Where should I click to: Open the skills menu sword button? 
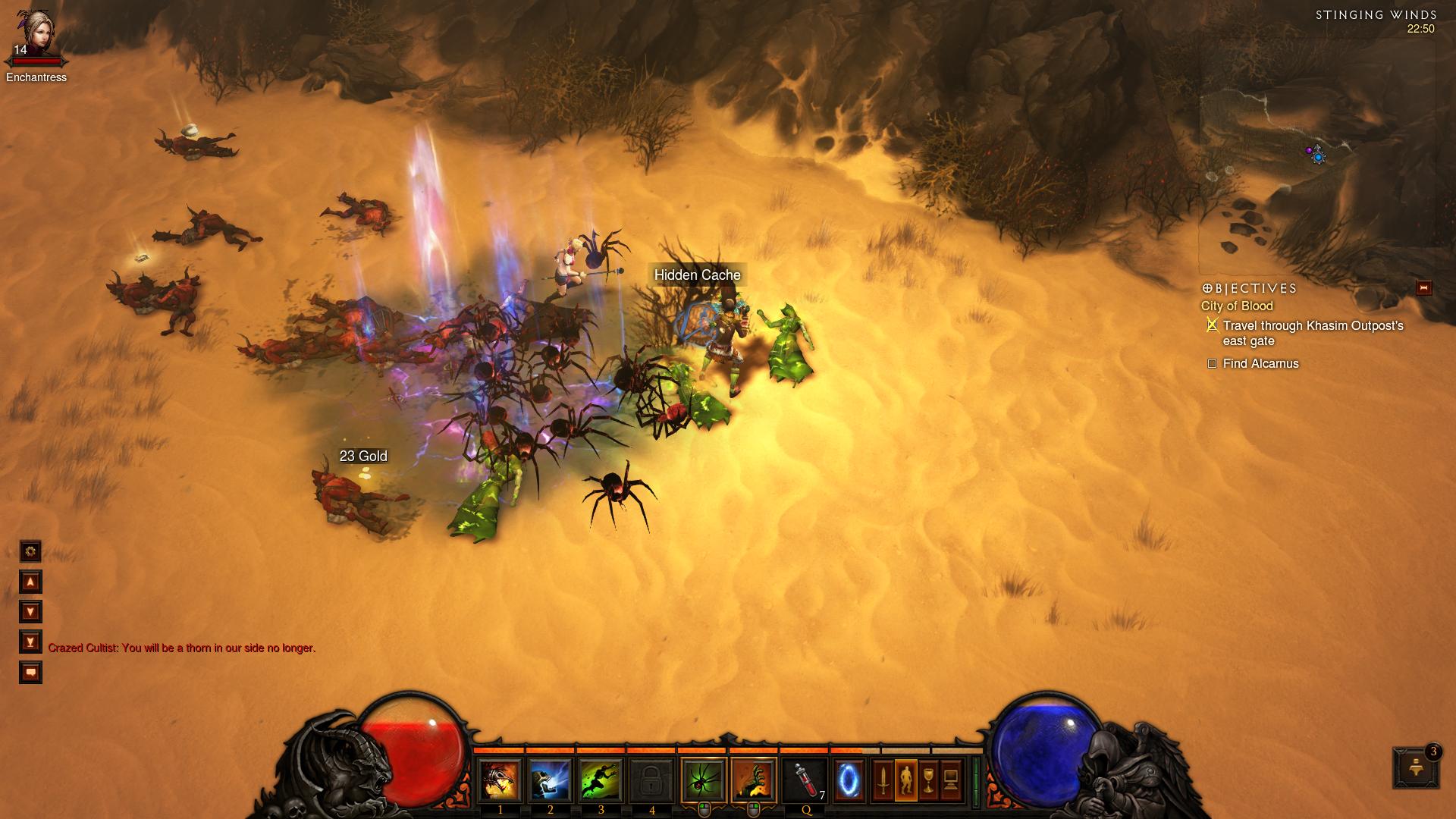883,780
